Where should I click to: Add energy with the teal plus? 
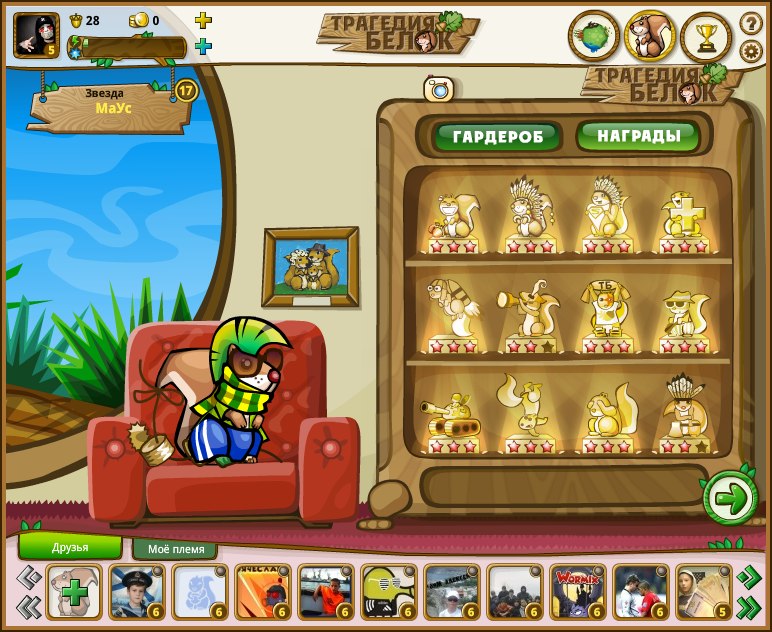[203, 46]
